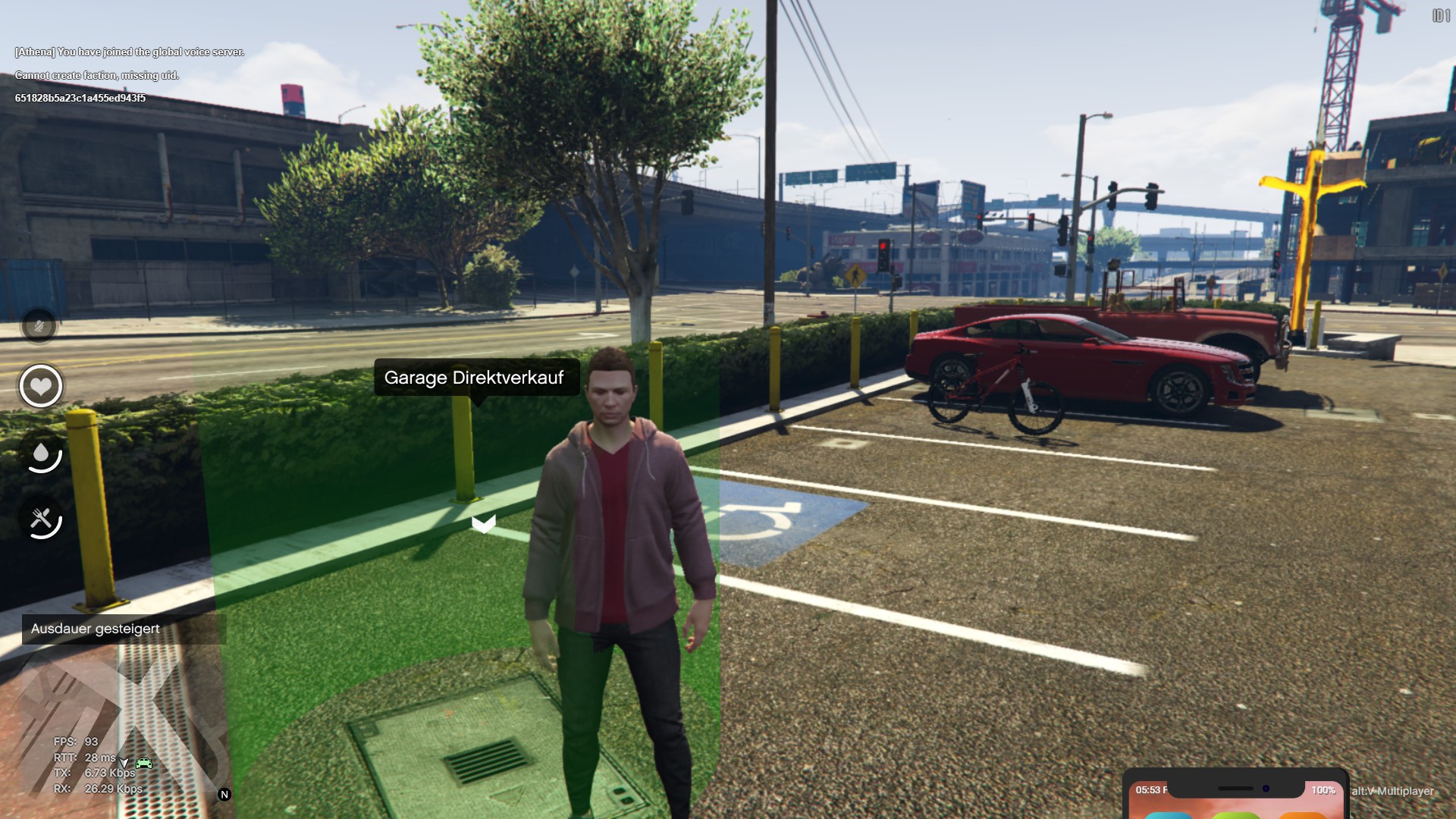Click the Garage Direktverkauf marker label
The height and width of the screenshot is (819, 1456).
point(476,378)
